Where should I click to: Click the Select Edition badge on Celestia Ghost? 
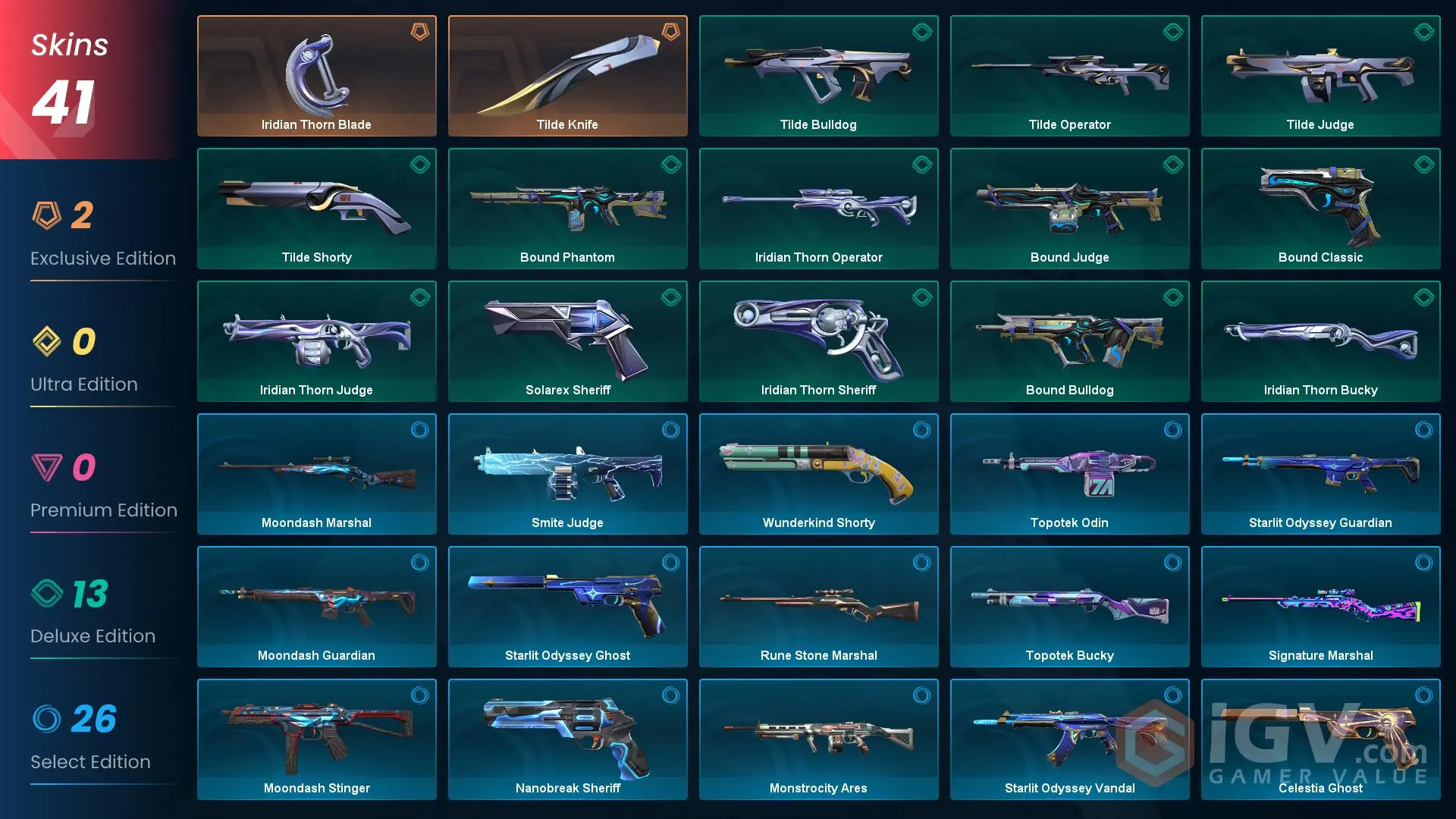pyautogui.click(x=1423, y=695)
